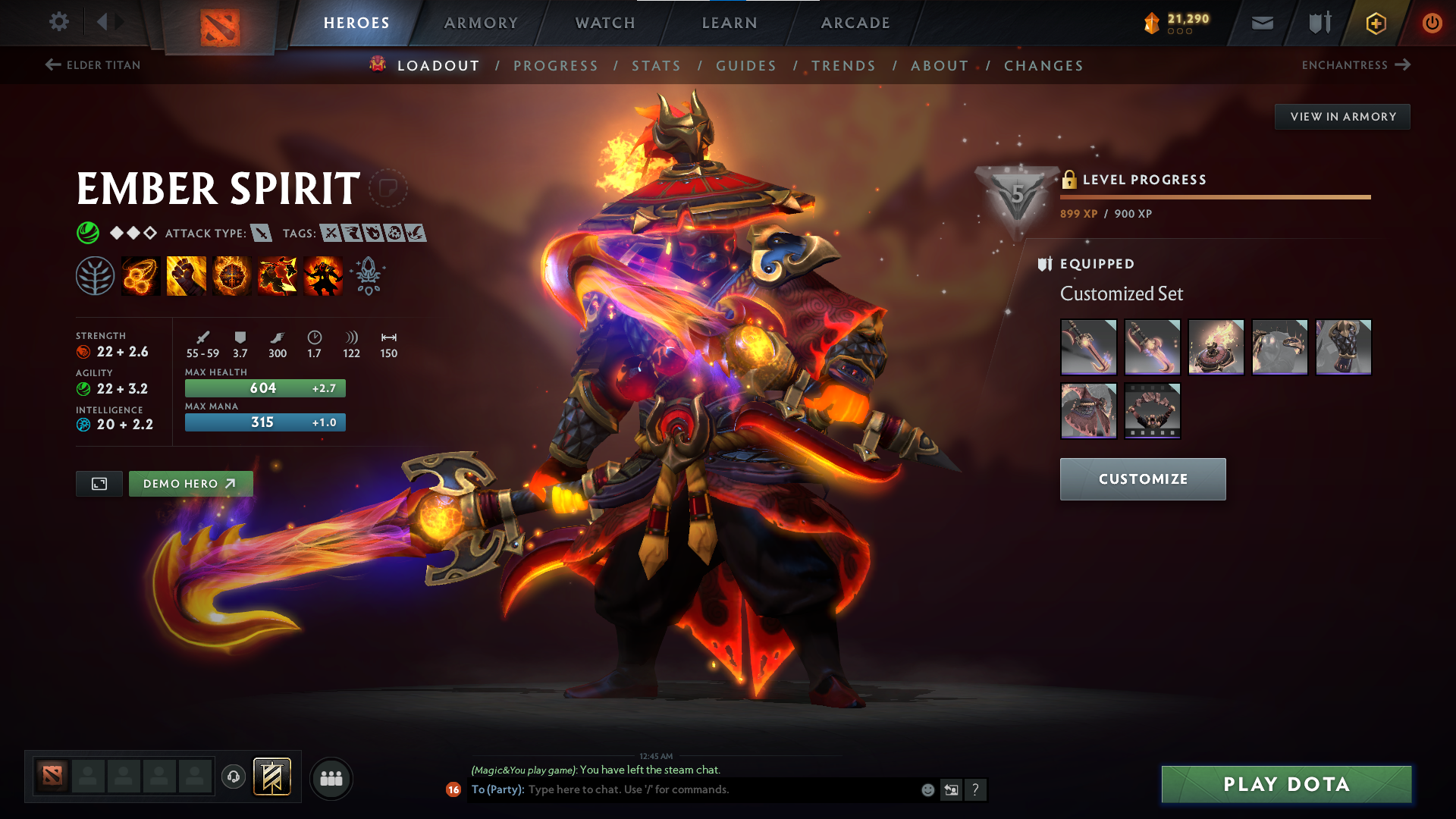
Task: Click the CUSTOMIZE button
Action: tap(1143, 479)
